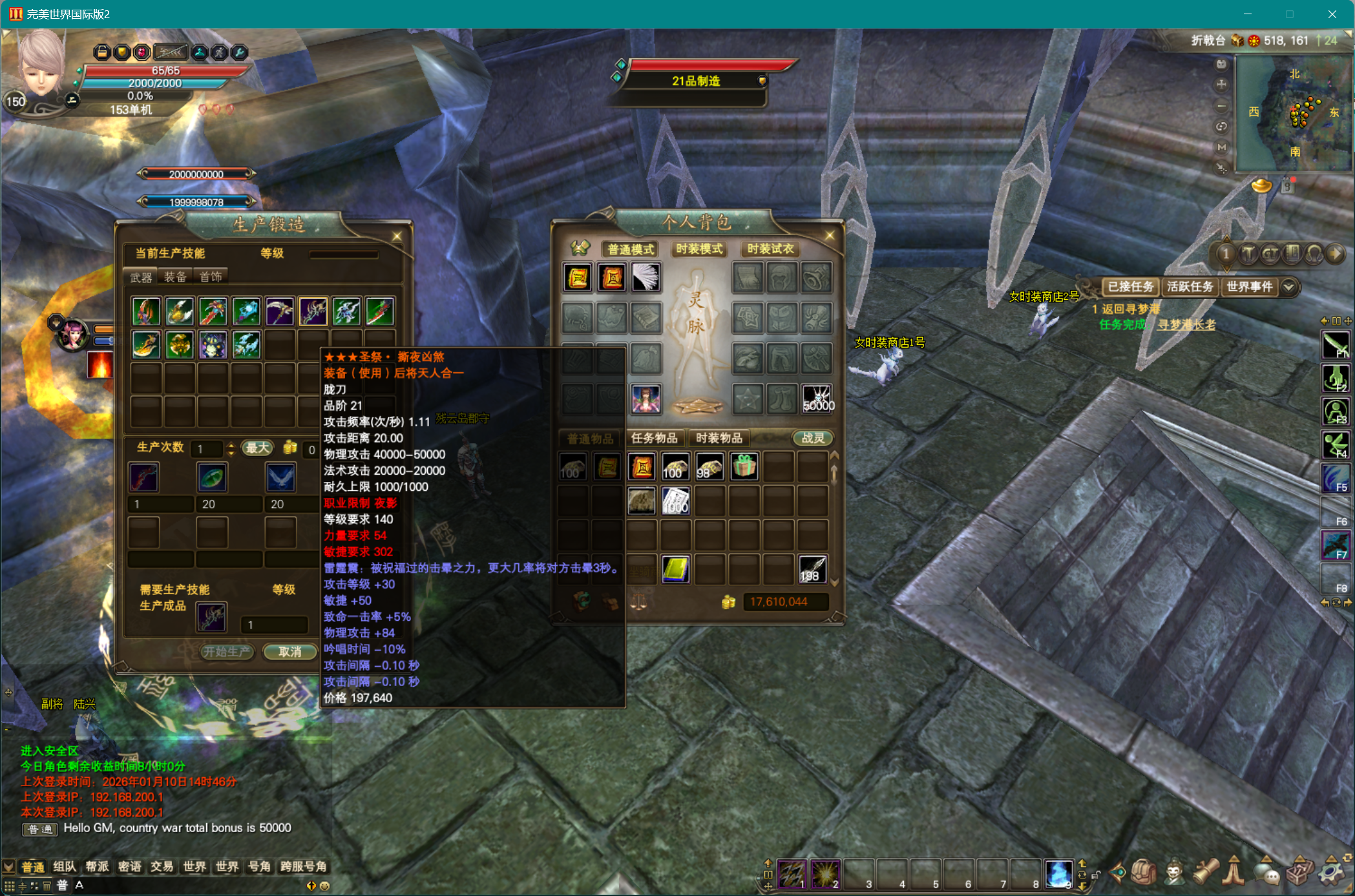
Task: Open the 战灵 button in the bag
Action: pos(813,438)
